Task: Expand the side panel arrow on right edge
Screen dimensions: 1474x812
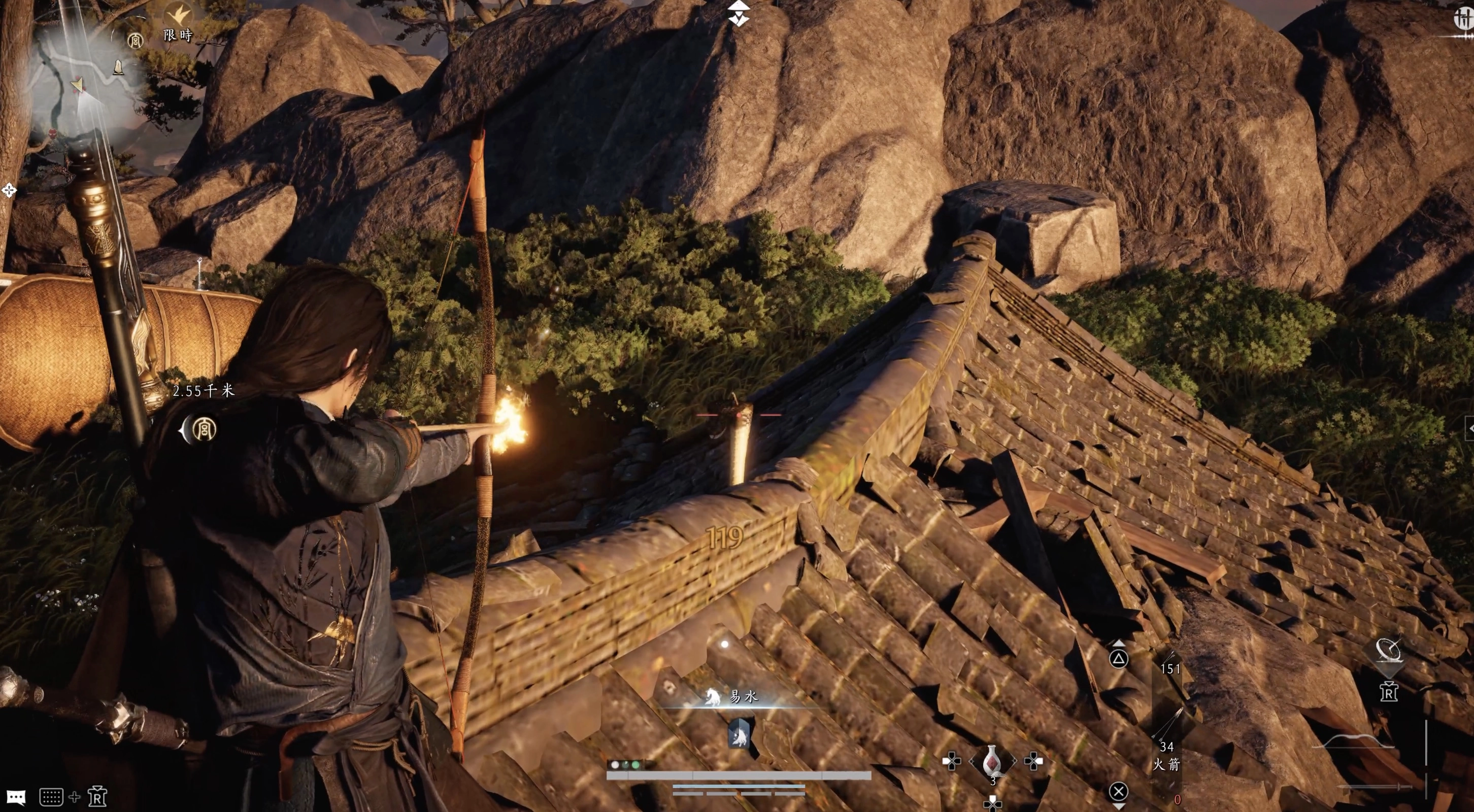Action: 1469,427
